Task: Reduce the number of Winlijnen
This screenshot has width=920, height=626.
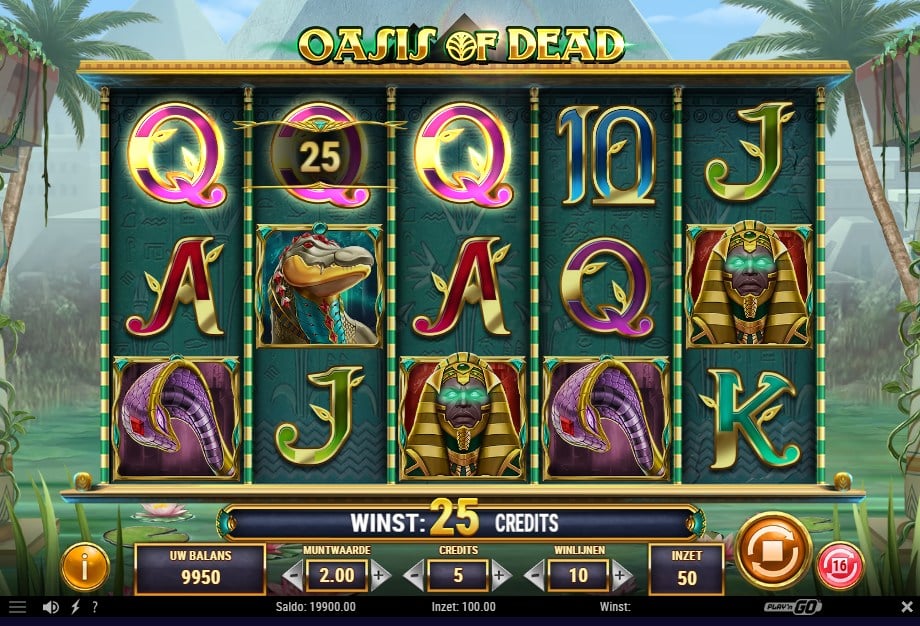Action: click(536, 575)
